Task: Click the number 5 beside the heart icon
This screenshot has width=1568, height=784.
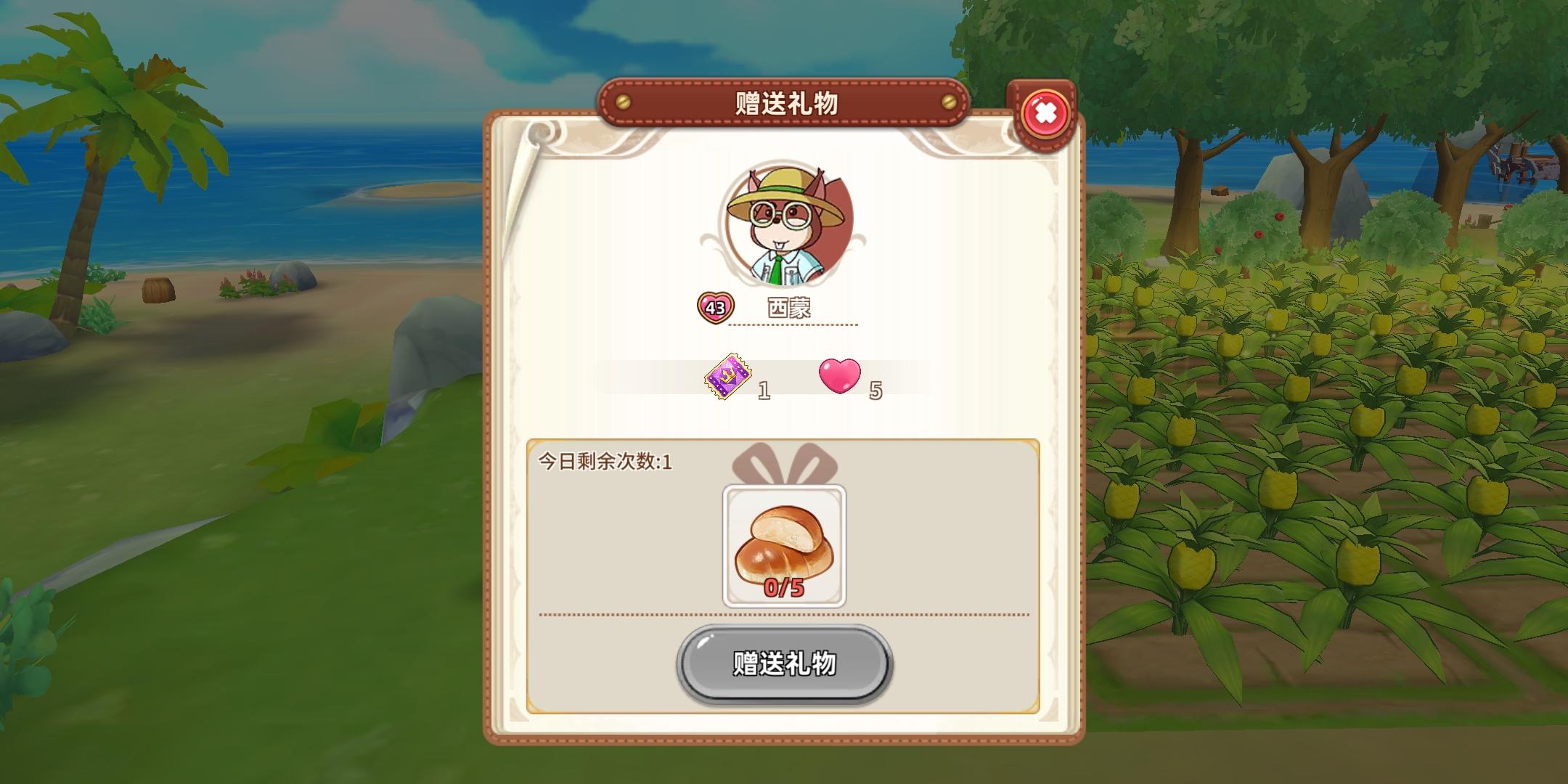Action: [876, 391]
